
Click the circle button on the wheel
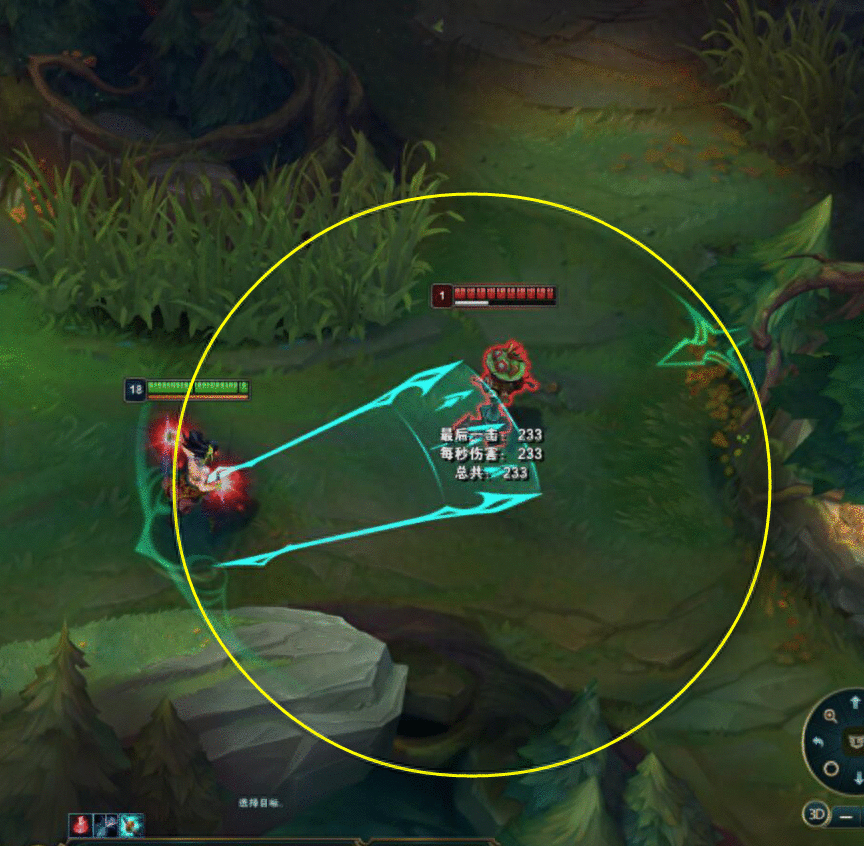coord(830,768)
